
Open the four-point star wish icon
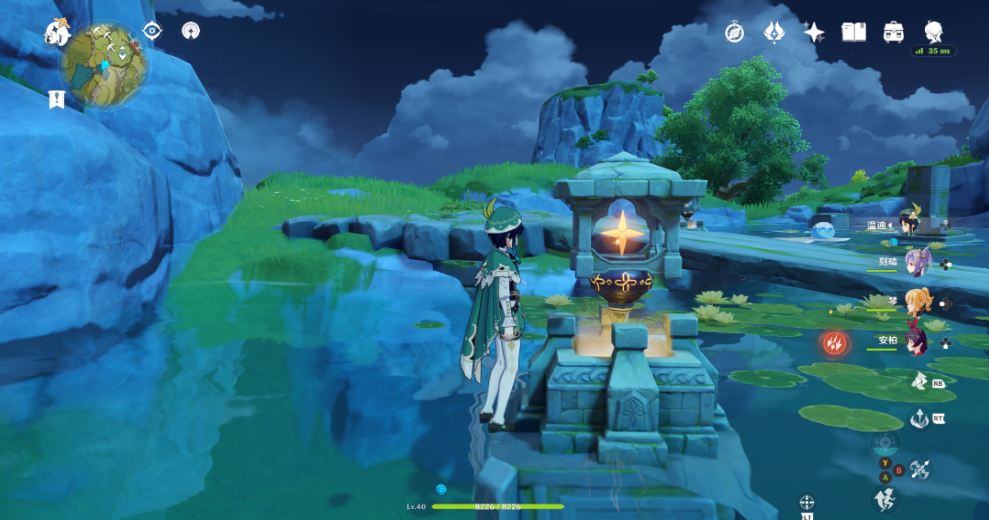tap(814, 32)
